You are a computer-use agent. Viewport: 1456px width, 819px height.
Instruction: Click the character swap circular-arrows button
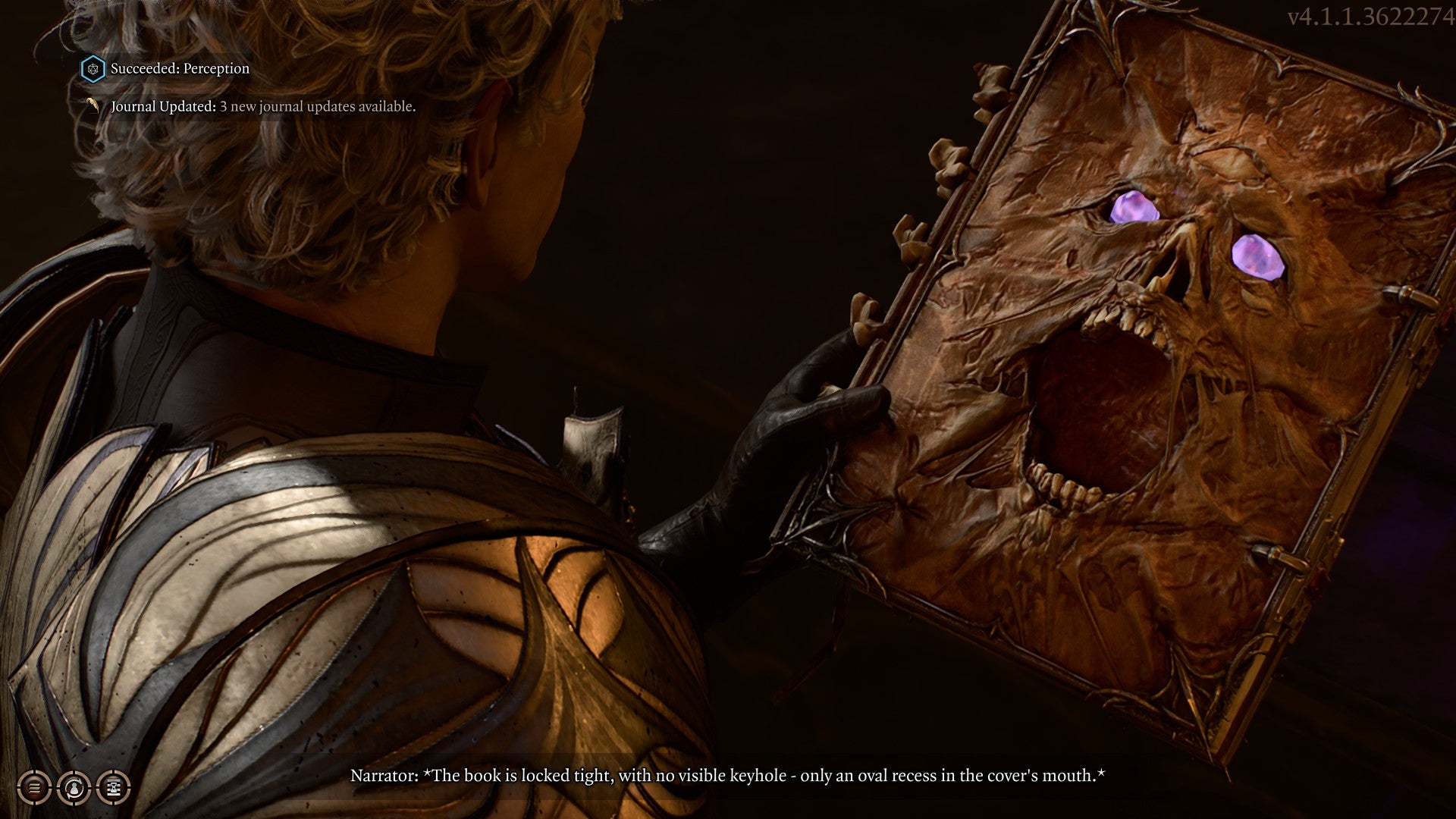pyautogui.click(x=74, y=788)
